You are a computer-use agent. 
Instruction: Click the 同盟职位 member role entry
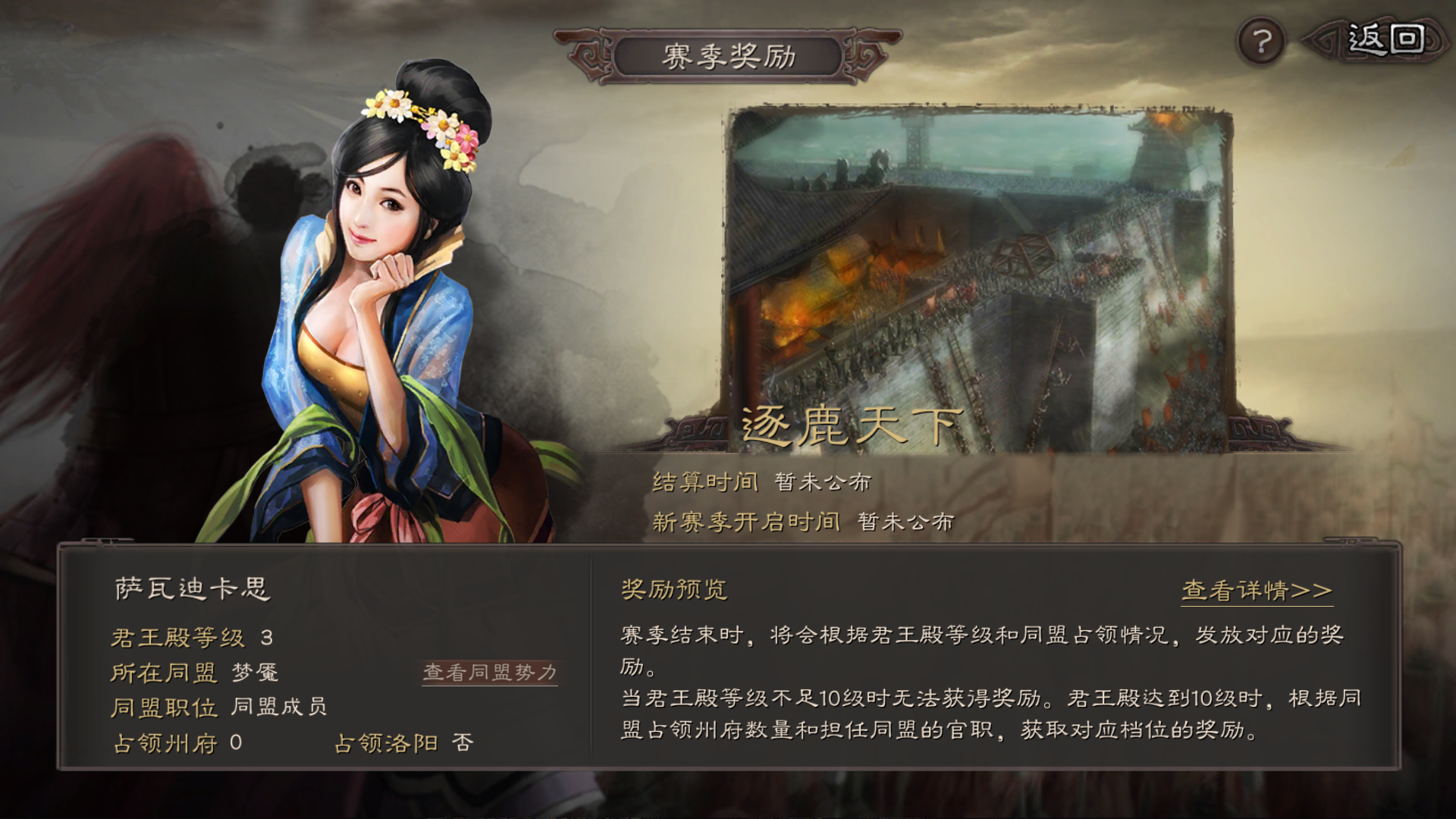coord(220,707)
